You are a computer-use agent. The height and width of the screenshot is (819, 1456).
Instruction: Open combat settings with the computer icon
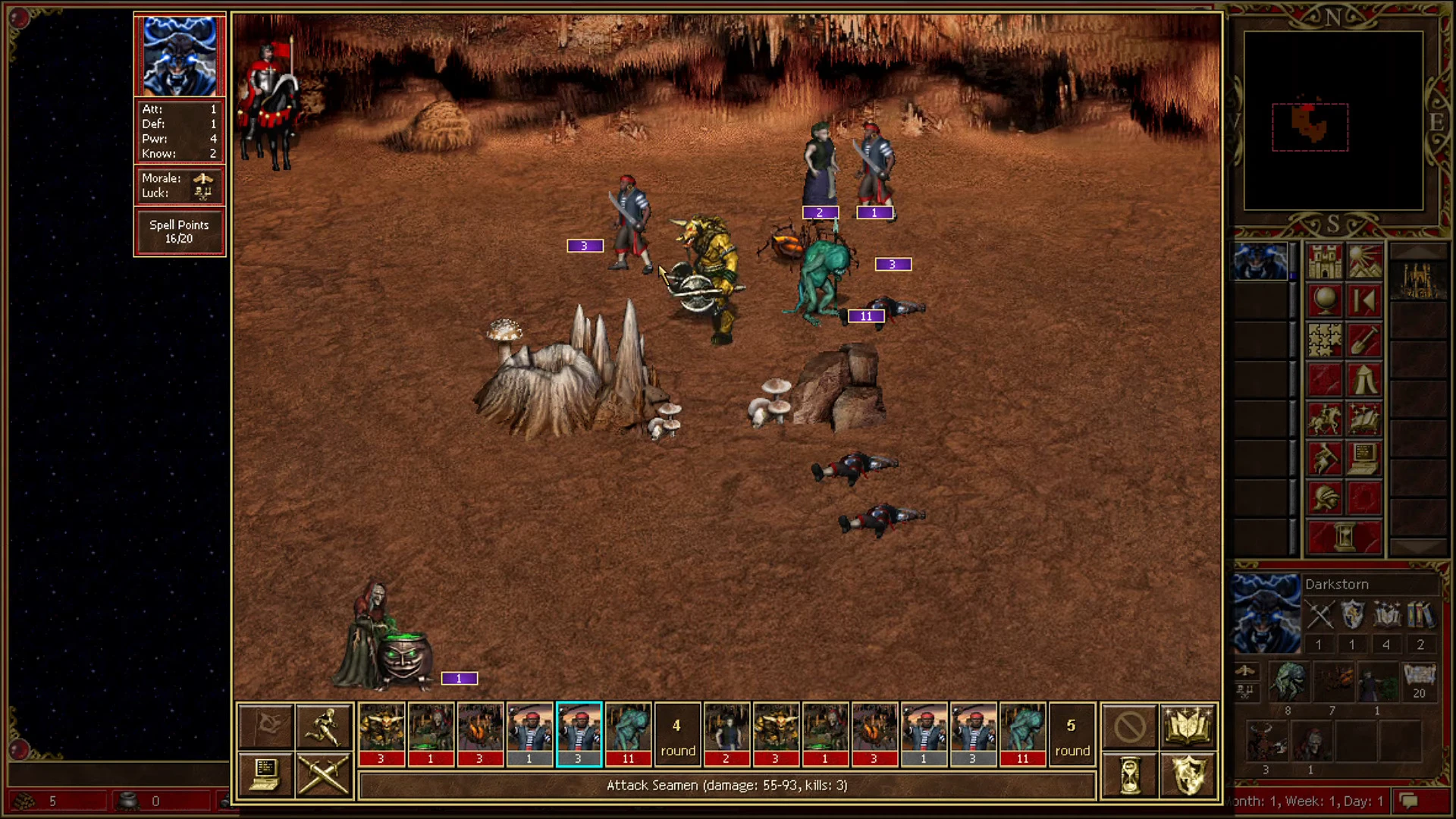pyautogui.click(x=265, y=775)
